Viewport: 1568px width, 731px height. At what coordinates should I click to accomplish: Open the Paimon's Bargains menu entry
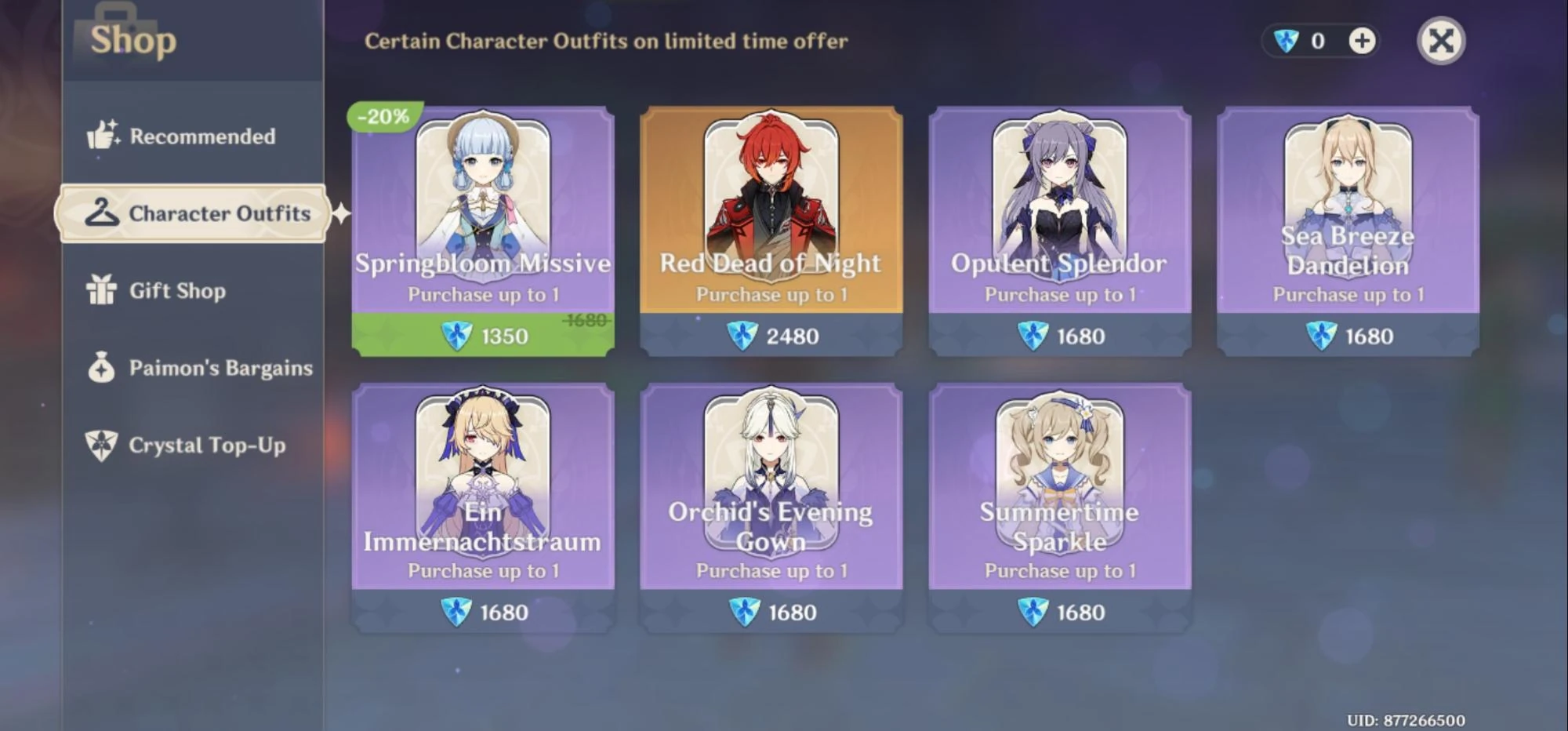(x=220, y=367)
